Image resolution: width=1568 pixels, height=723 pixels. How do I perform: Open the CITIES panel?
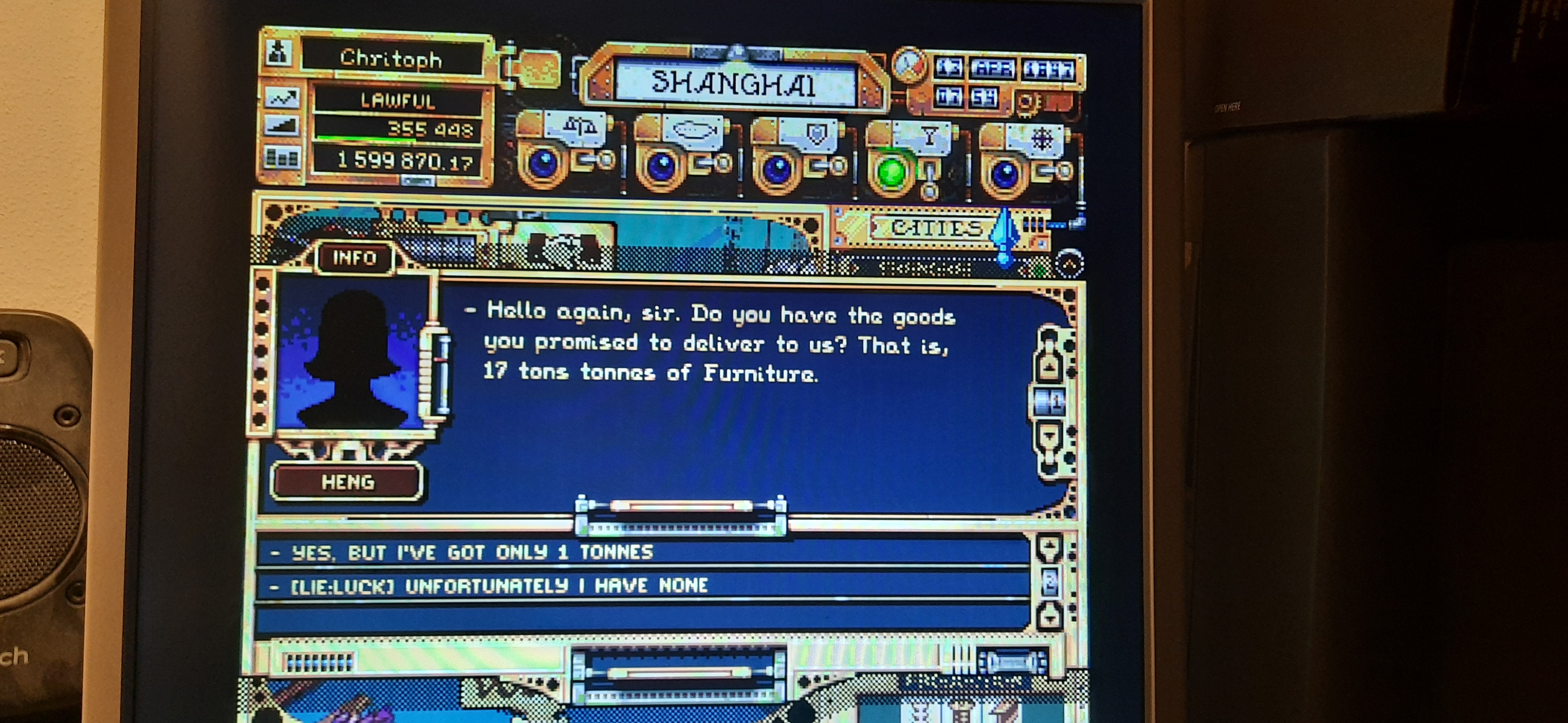936,228
